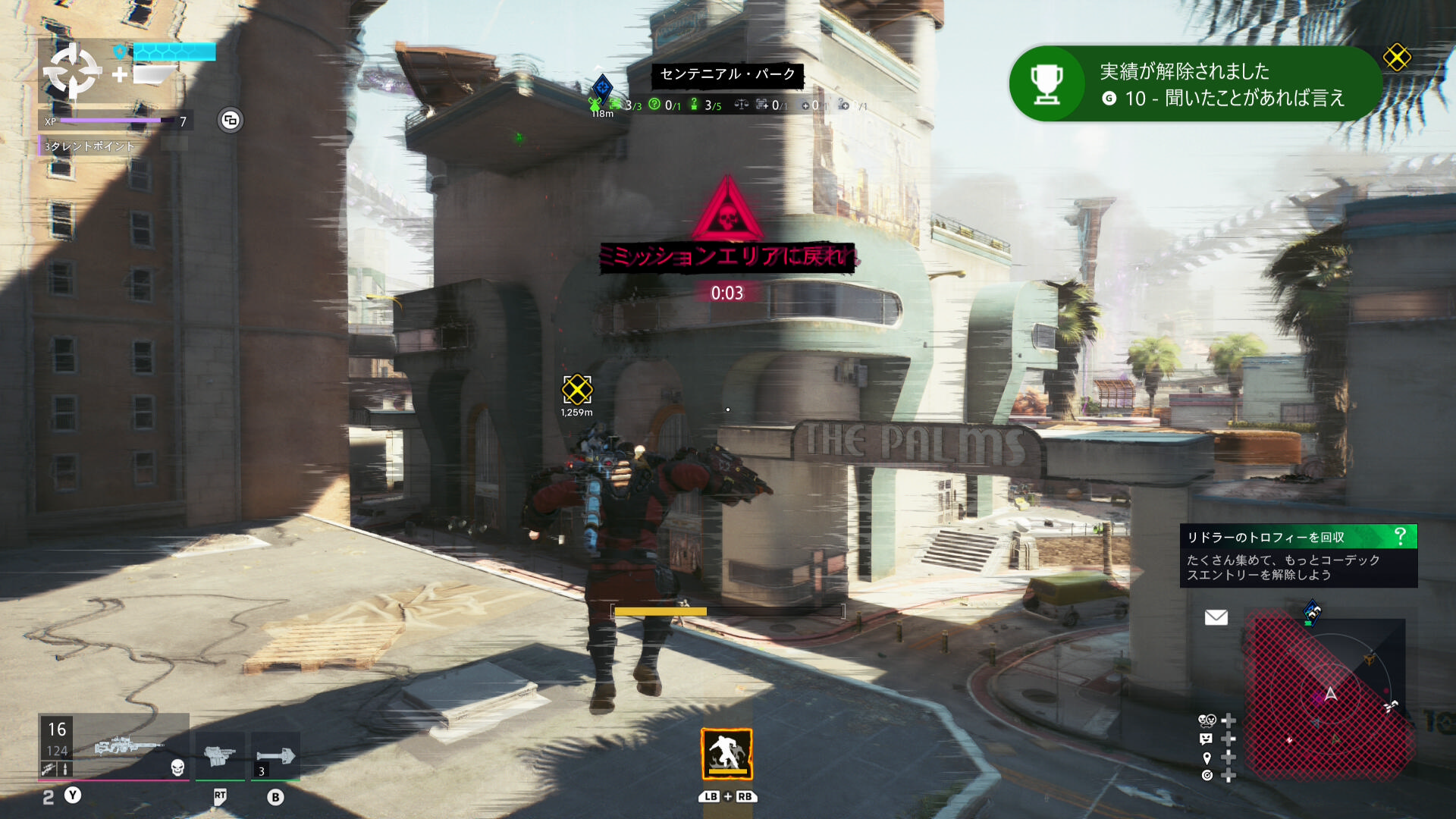Click the talent points notification
This screenshot has width=1456, height=819.
89,146
